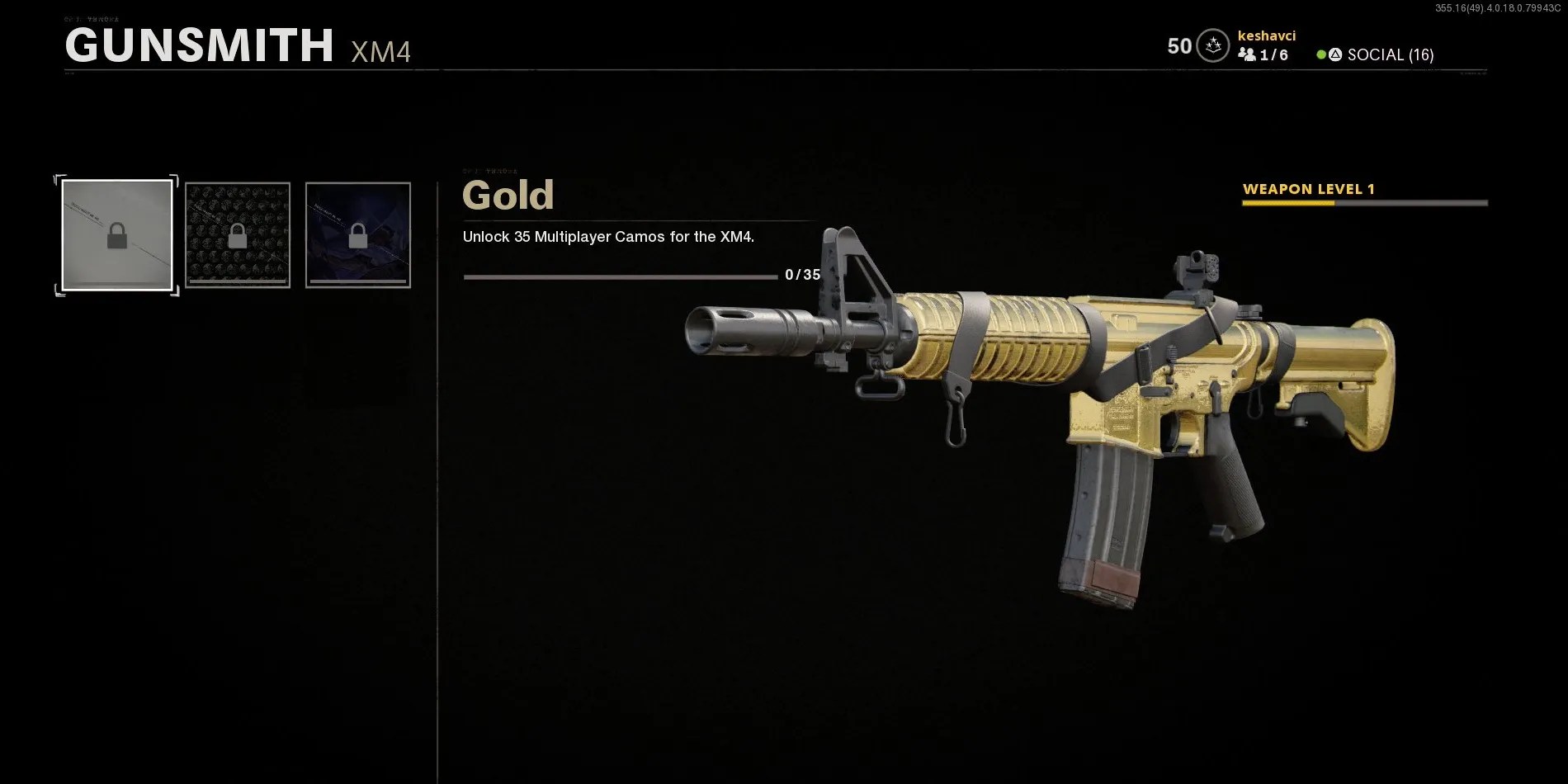Open the keshavci player party card
Image resolution: width=1568 pixels, height=784 pixels.
[1264, 45]
